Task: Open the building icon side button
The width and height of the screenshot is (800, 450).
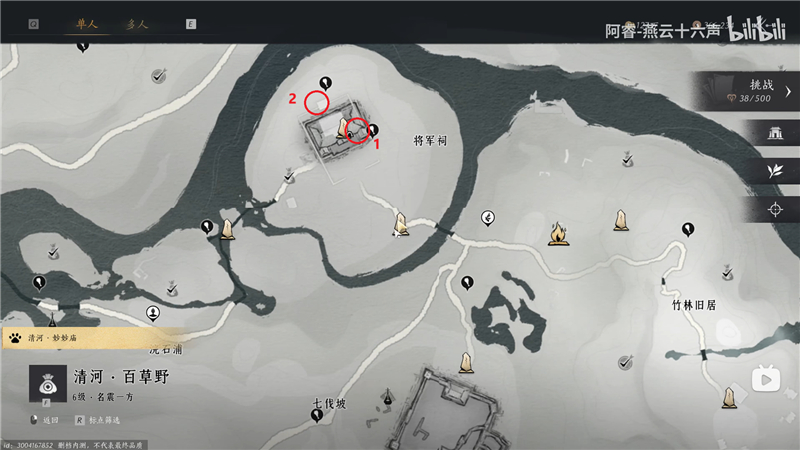Action: (x=773, y=134)
